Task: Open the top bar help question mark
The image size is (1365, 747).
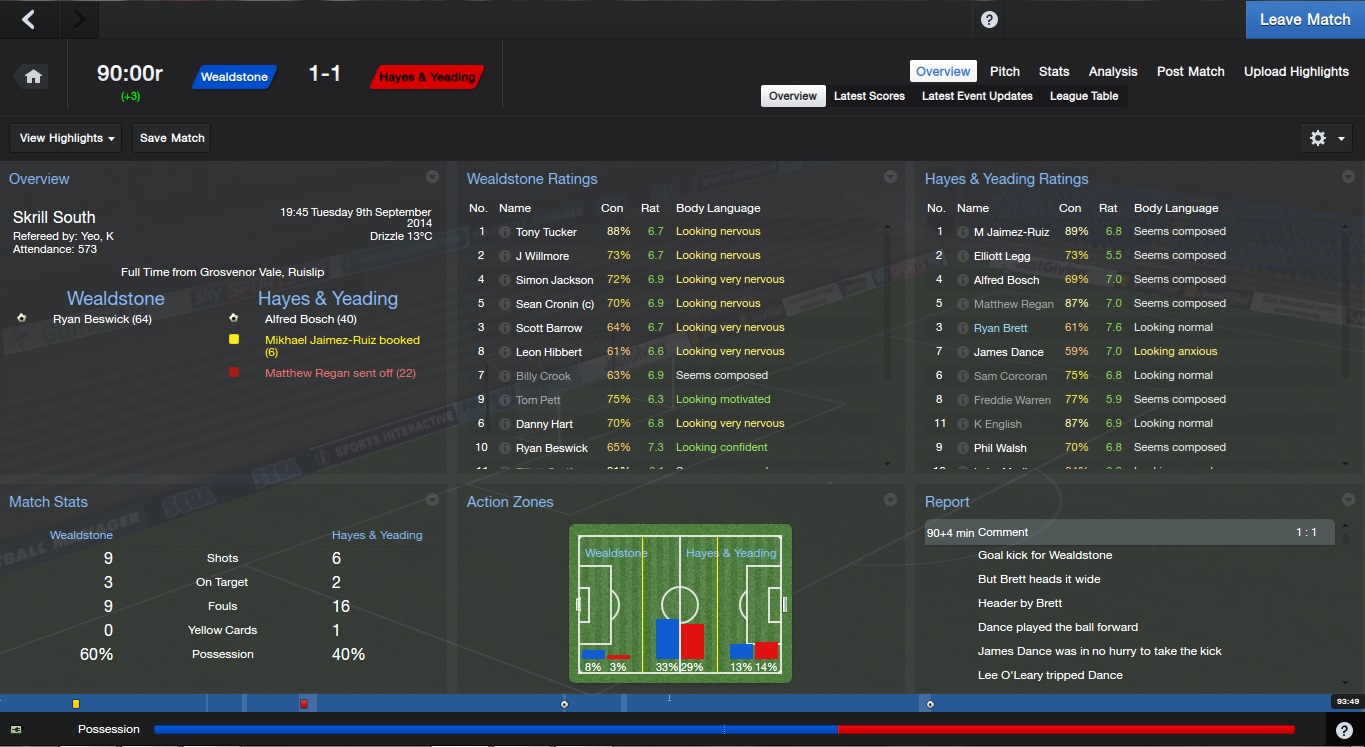Action: tap(989, 20)
